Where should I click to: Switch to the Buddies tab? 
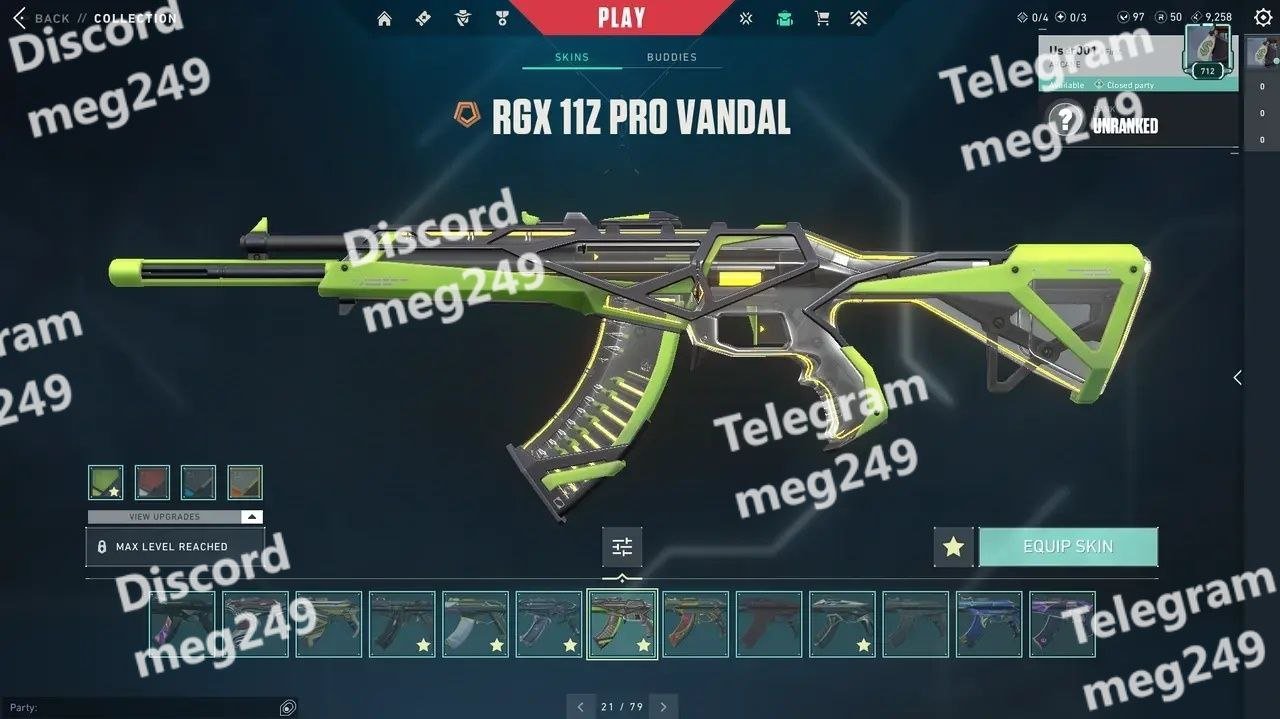pos(671,57)
